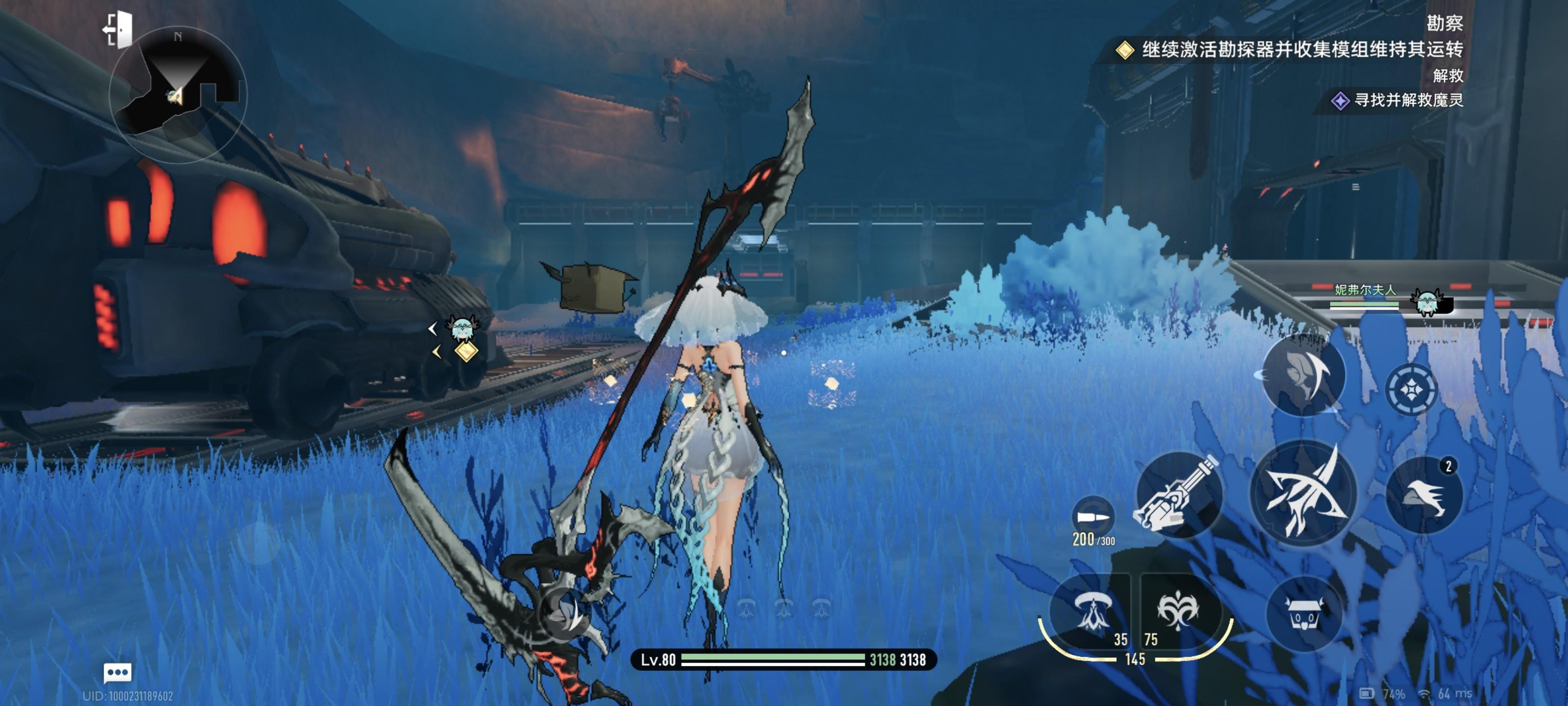The width and height of the screenshot is (1568, 706).
Task: Select the 继续激活勘探器并收集模组维持其运转 objective
Action: (x=1301, y=50)
